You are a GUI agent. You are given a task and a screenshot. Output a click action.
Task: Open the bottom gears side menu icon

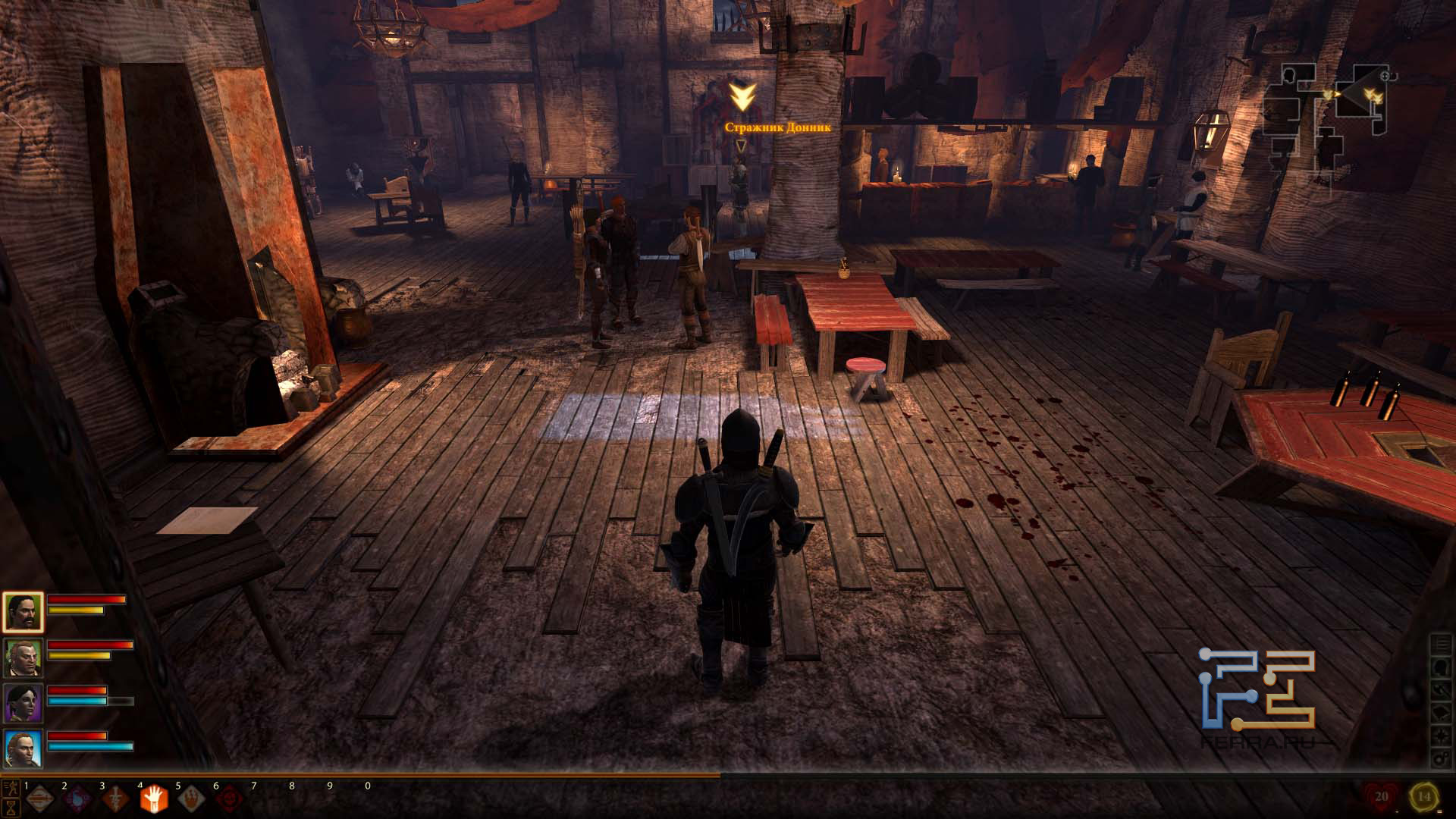1439,759
